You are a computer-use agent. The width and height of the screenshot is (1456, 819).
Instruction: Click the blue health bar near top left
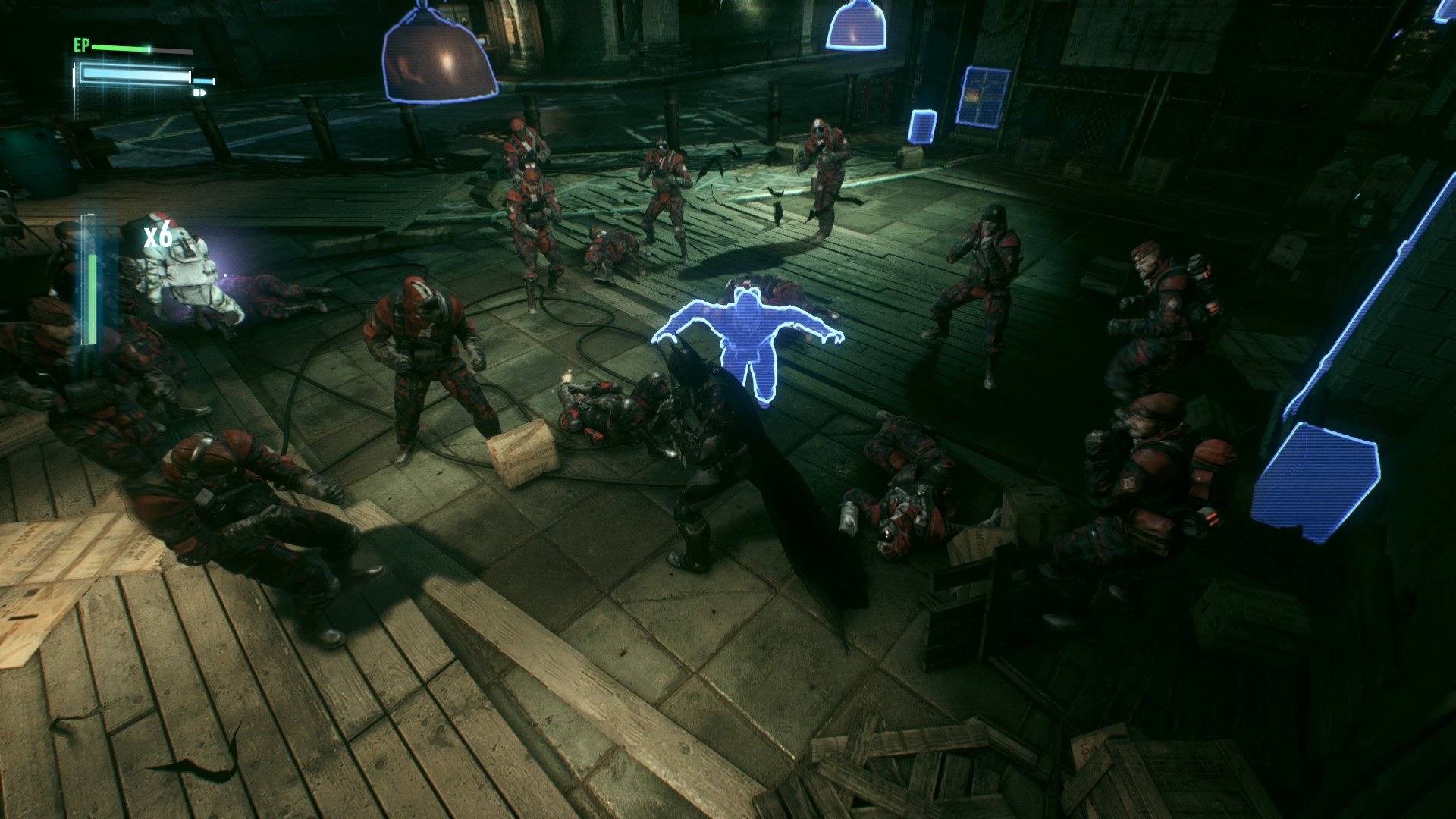(x=136, y=74)
